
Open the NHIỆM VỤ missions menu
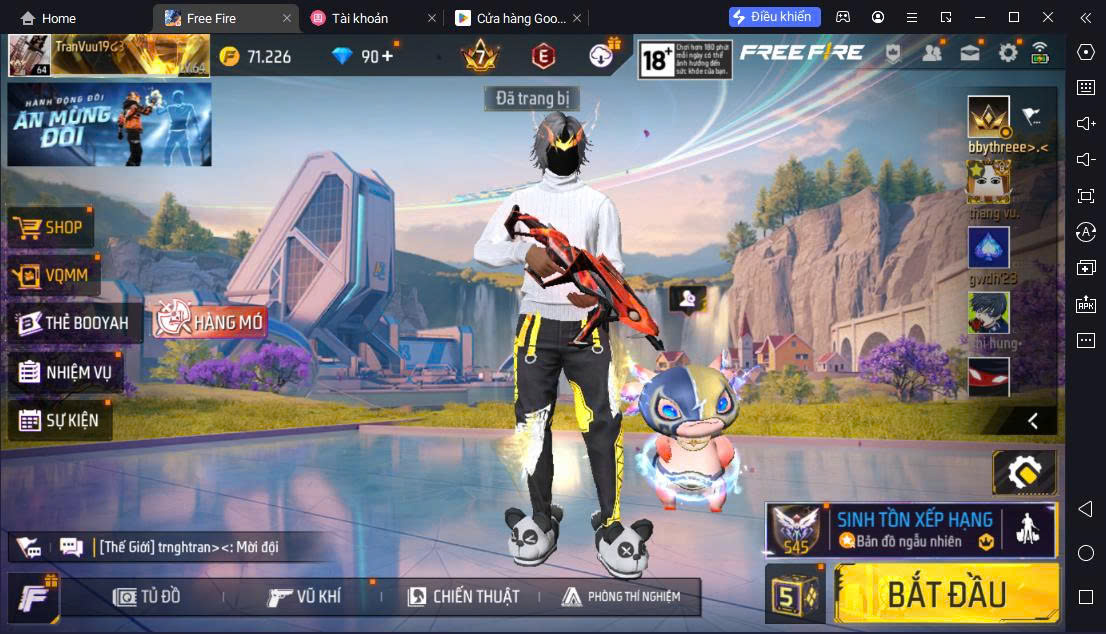(65, 372)
